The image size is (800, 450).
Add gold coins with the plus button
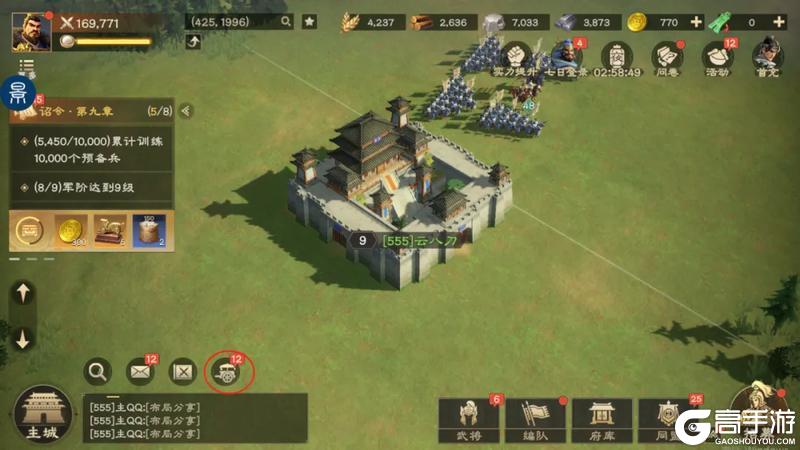[696, 22]
